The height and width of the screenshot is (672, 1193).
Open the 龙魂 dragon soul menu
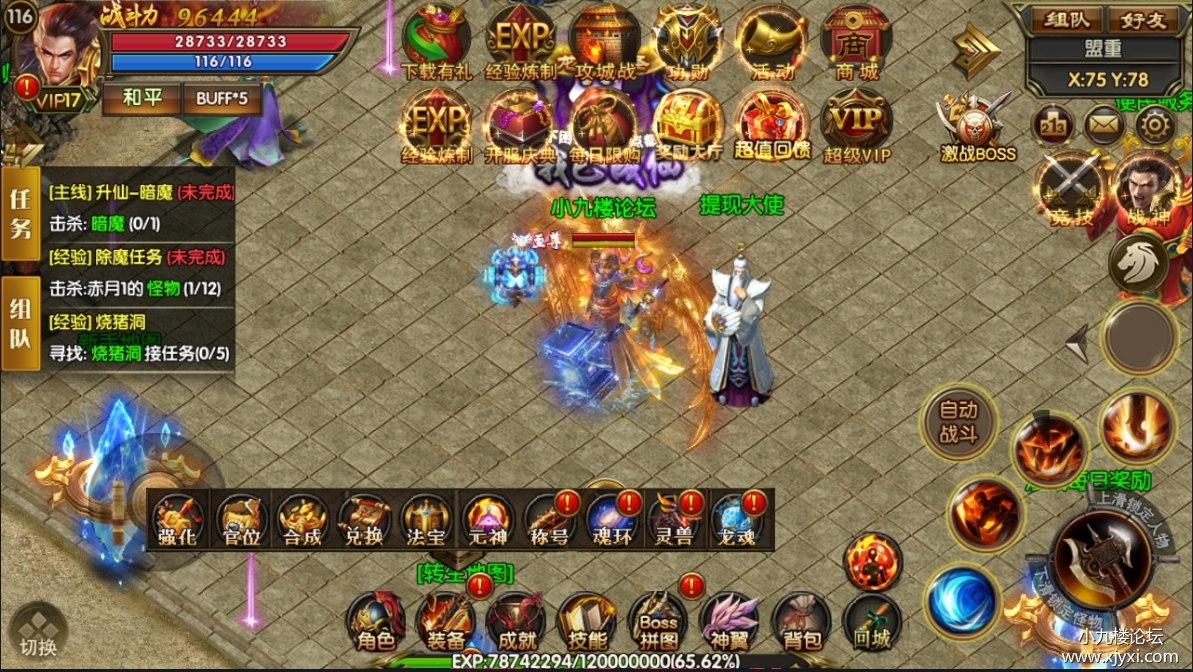pyautogui.click(x=738, y=520)
